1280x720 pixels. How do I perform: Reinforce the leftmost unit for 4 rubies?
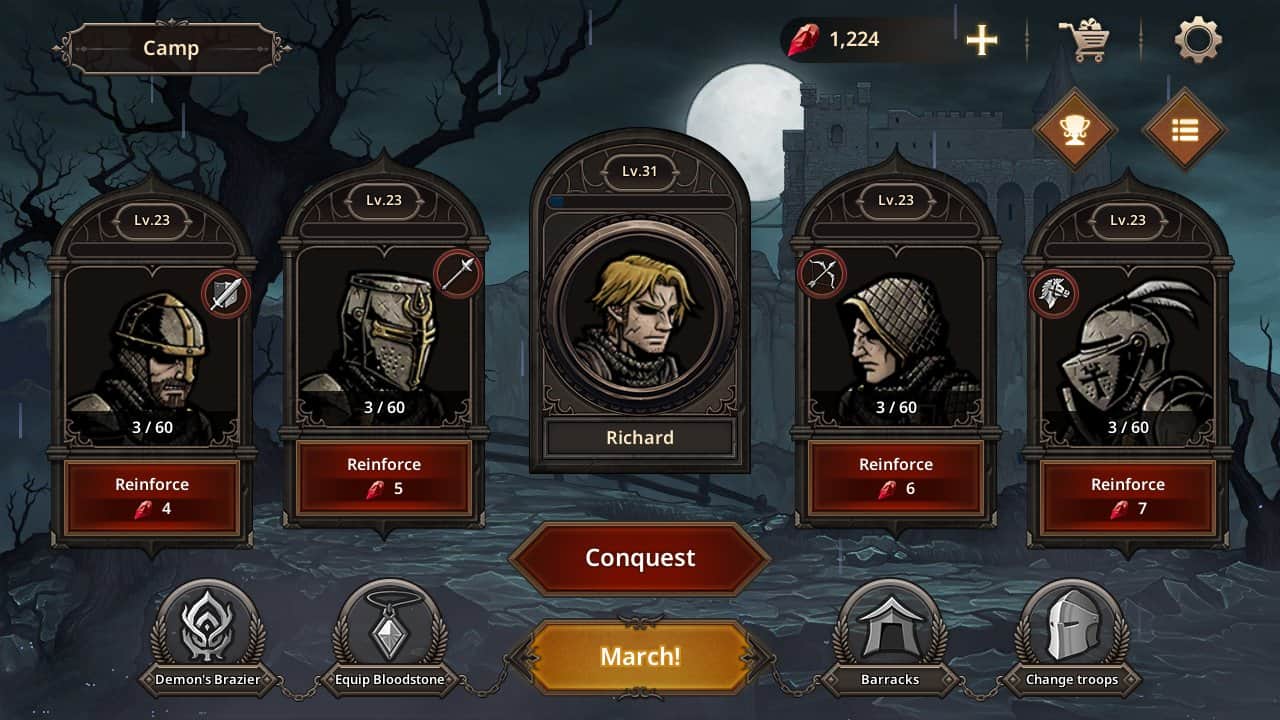(152, 494)
